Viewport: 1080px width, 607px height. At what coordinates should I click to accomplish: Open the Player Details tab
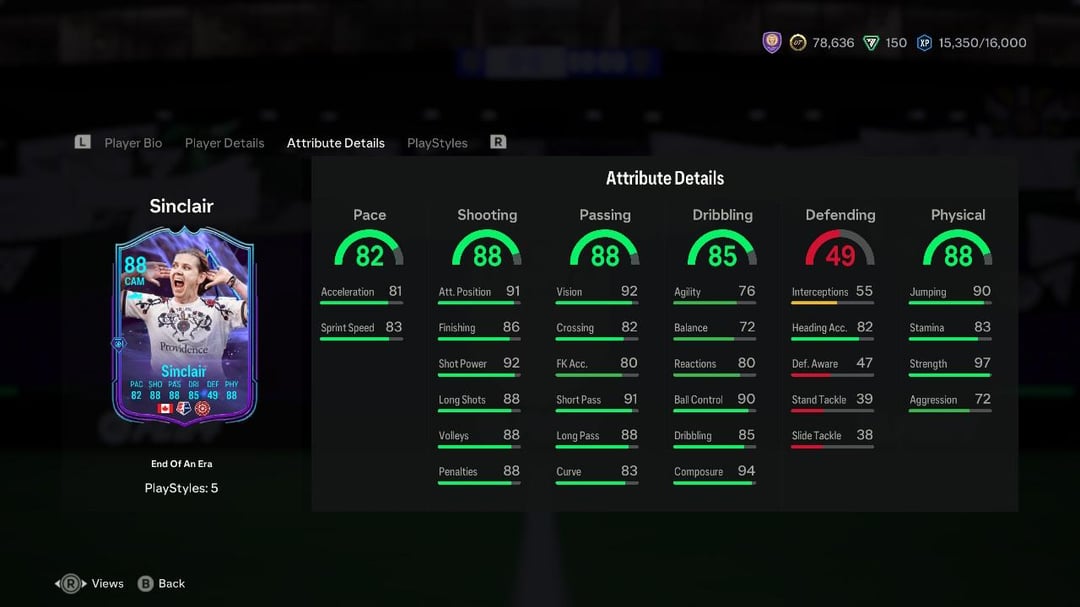[224, 143]
